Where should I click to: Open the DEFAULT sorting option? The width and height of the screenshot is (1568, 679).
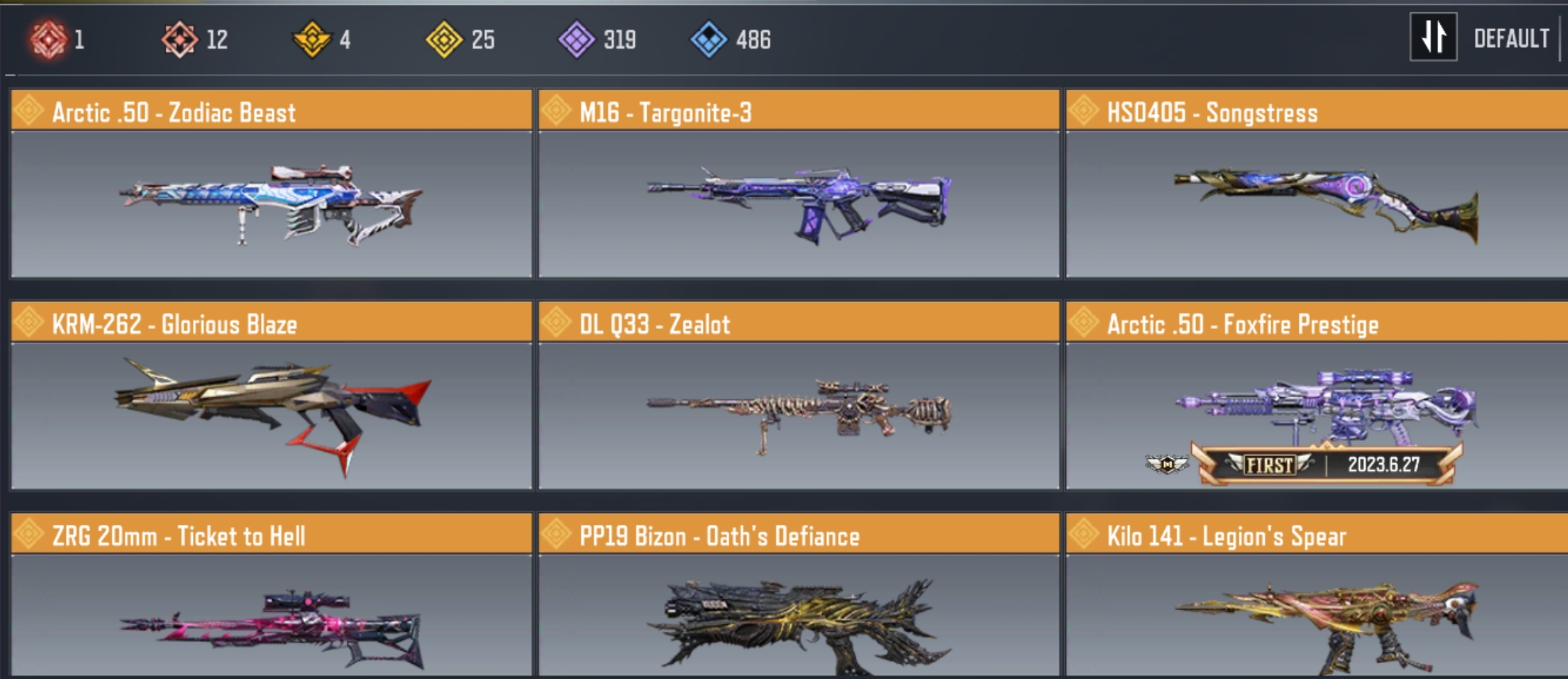[1510, 39]
